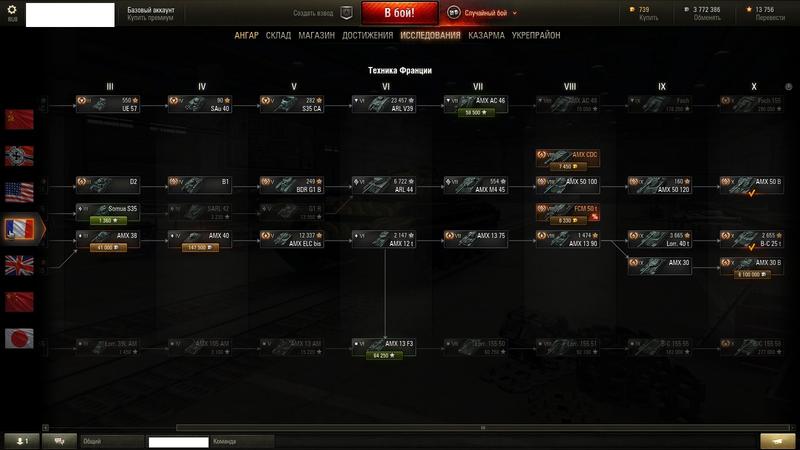Open the СКЛАД tab

(x=278, y=35)
